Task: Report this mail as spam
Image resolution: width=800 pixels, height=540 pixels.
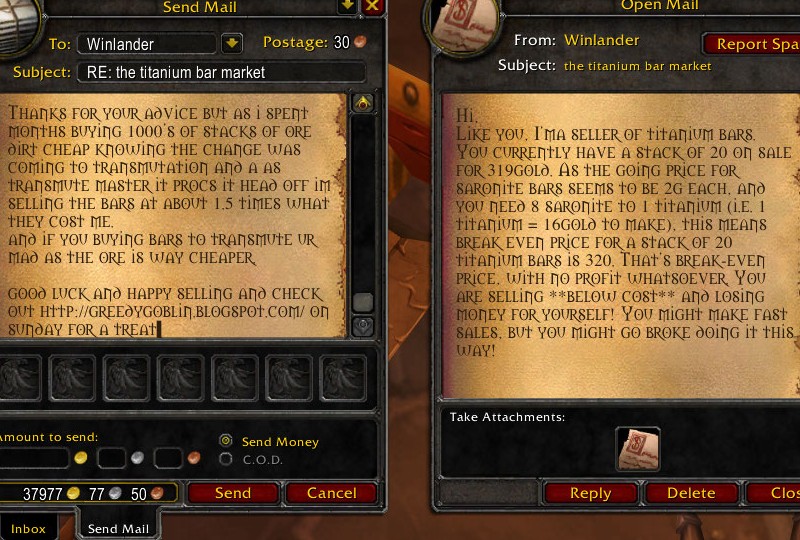Action: pyautogui.click(x=755, y=44)
